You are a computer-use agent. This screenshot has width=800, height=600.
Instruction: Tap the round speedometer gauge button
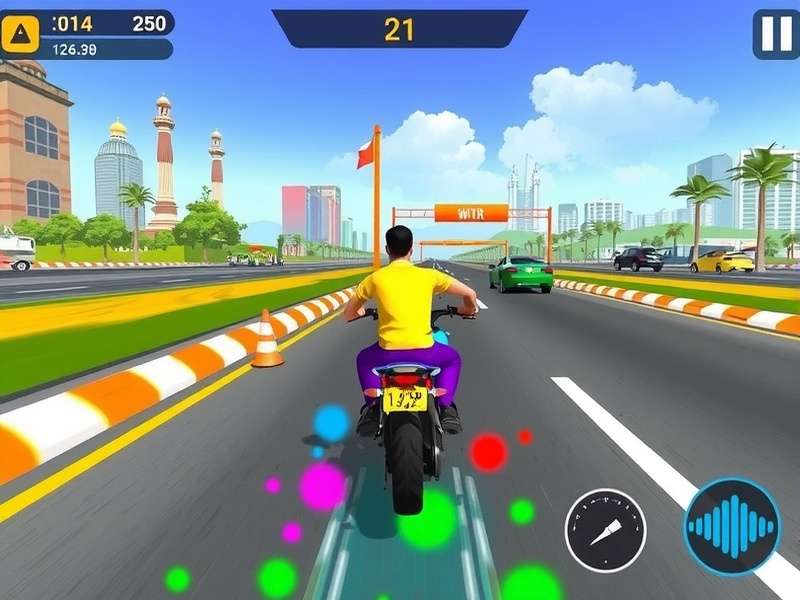(x=605, y=530)
